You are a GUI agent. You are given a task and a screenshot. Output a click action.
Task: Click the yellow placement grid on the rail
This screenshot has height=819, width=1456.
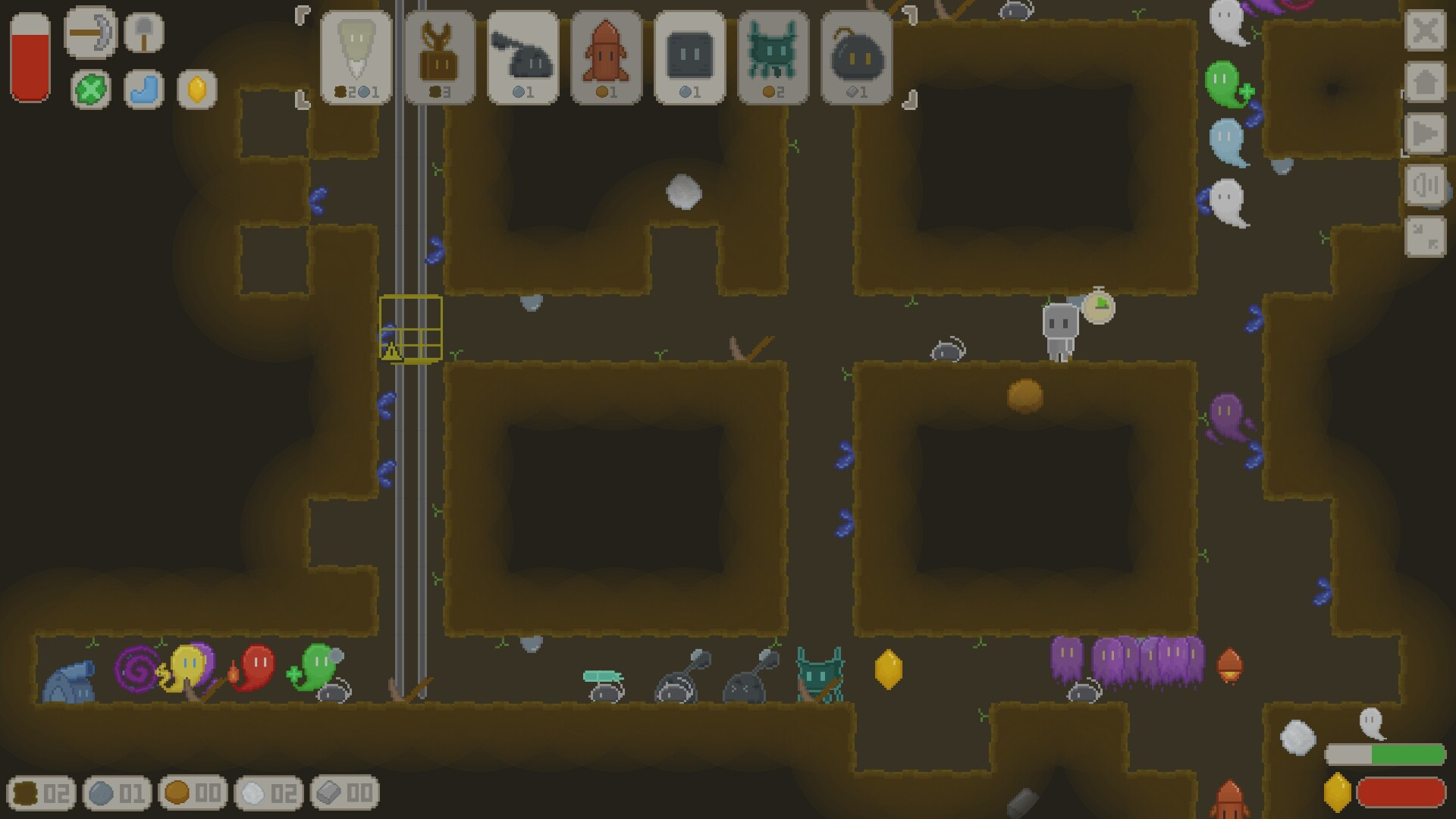click(409, 326)
